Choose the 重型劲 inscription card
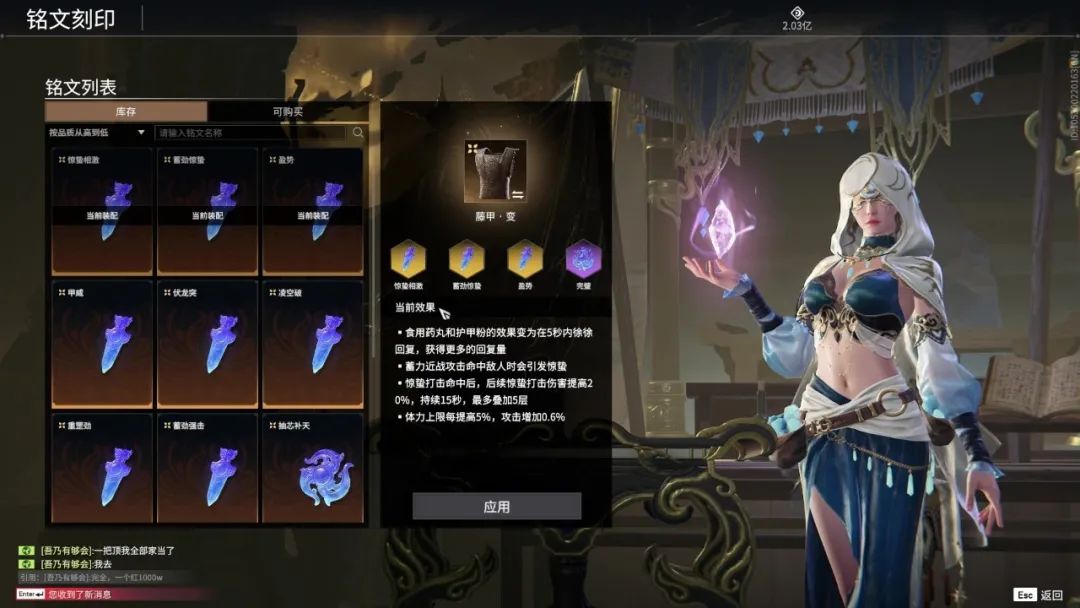Viewport: 1080px width, 608px height. coord(102,468)
